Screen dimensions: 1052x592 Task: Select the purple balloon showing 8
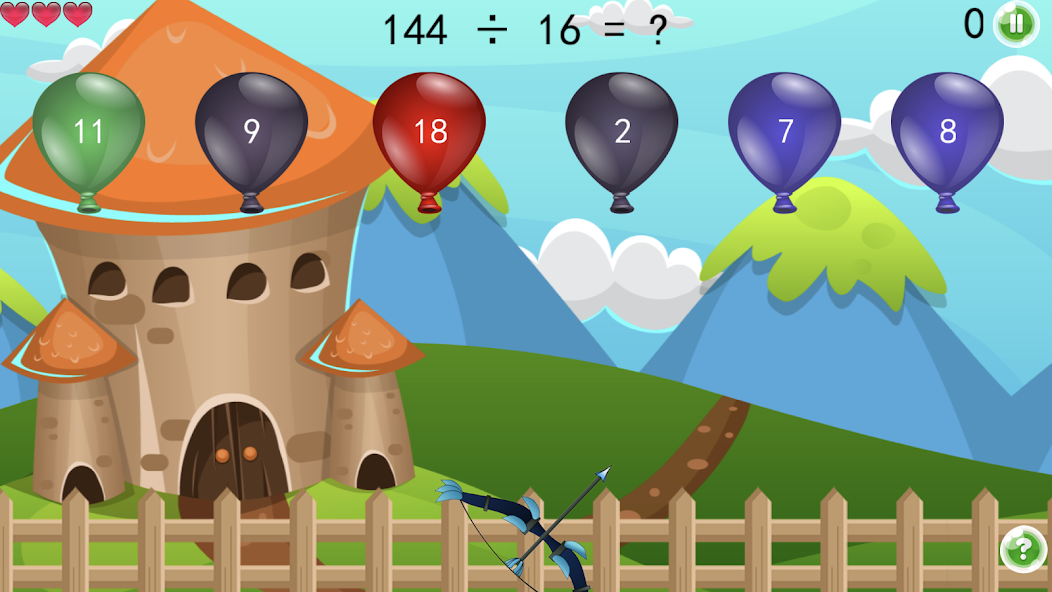947,130
